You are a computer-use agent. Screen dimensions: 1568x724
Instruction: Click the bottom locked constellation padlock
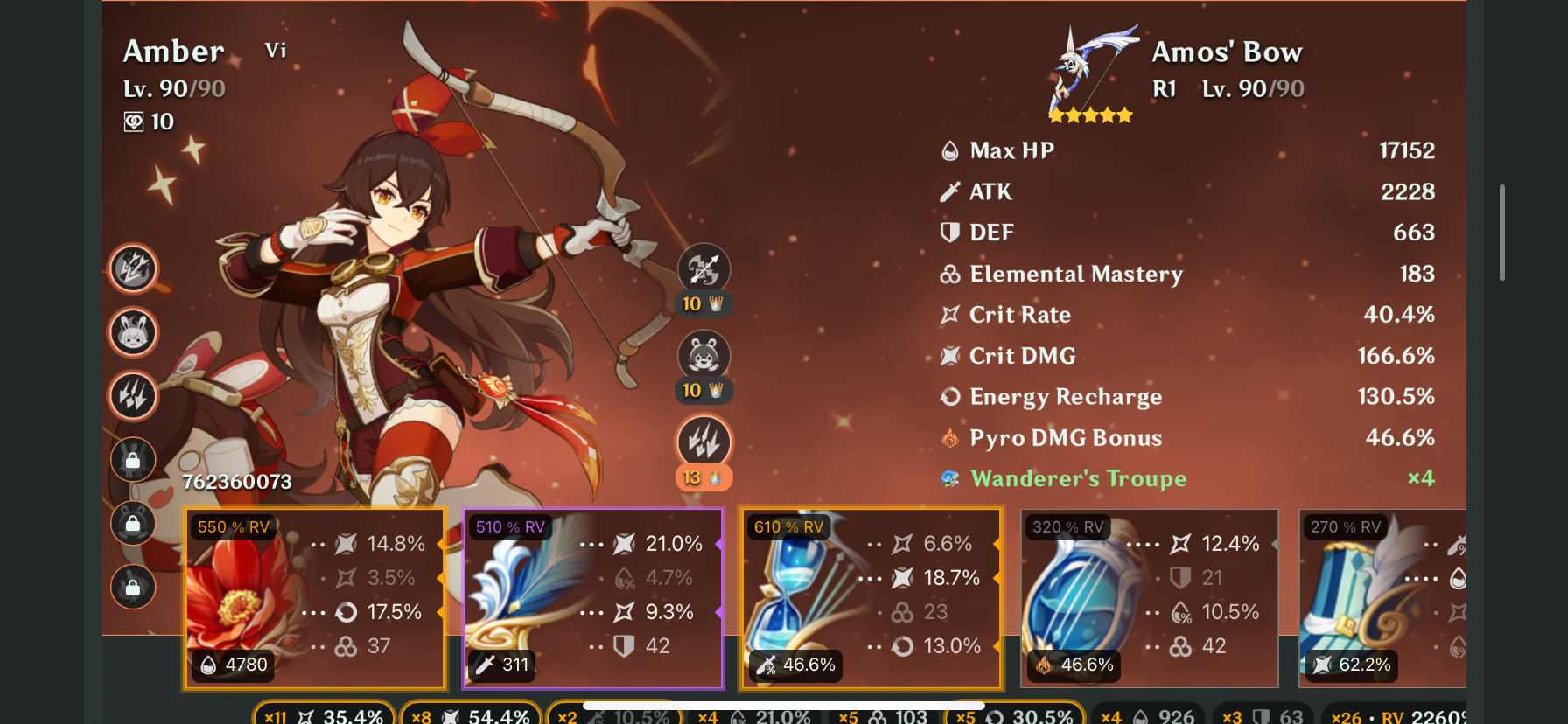point(132,587)
